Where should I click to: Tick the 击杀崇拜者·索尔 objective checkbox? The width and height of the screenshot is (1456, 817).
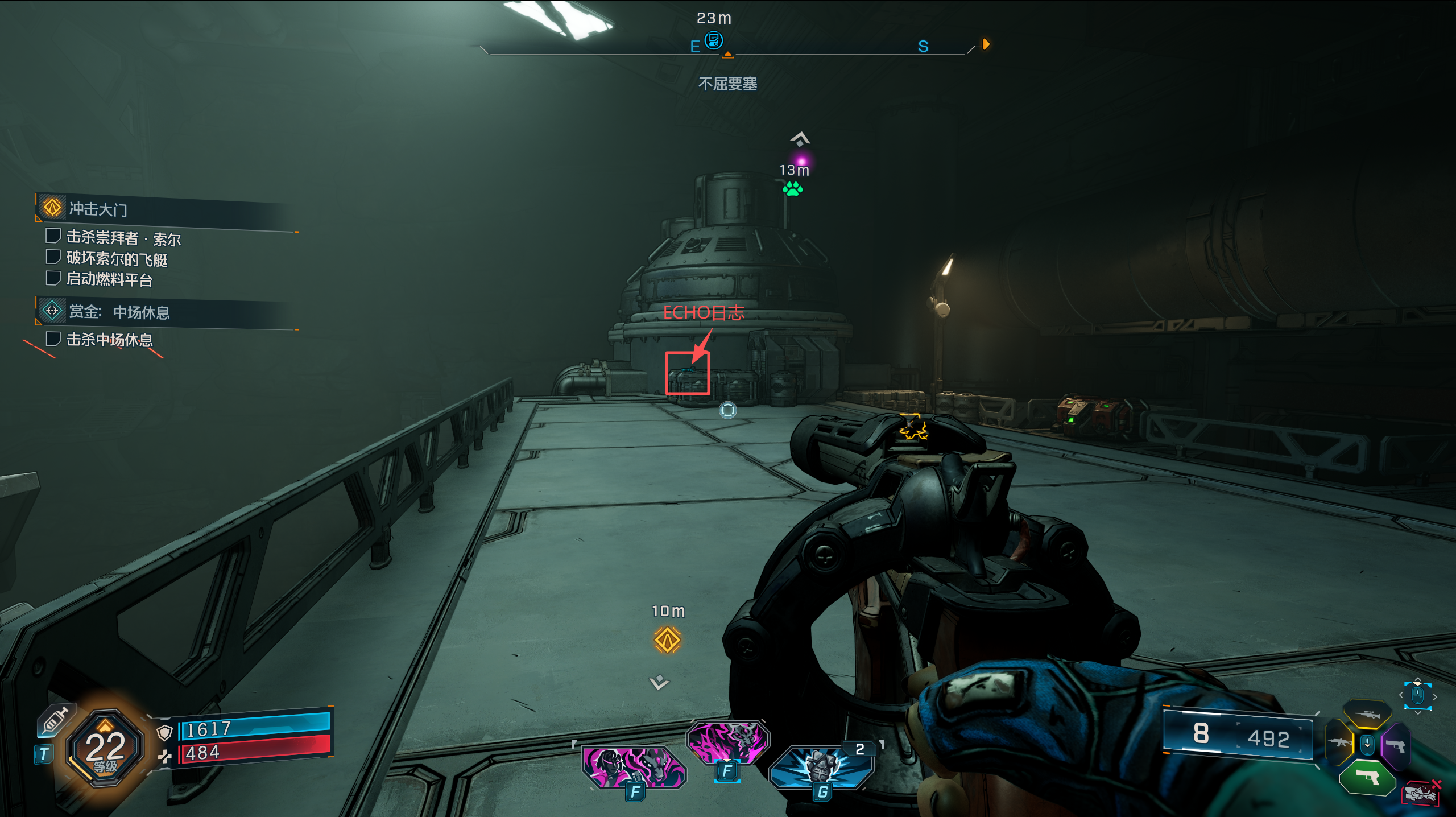pos(53,236)
